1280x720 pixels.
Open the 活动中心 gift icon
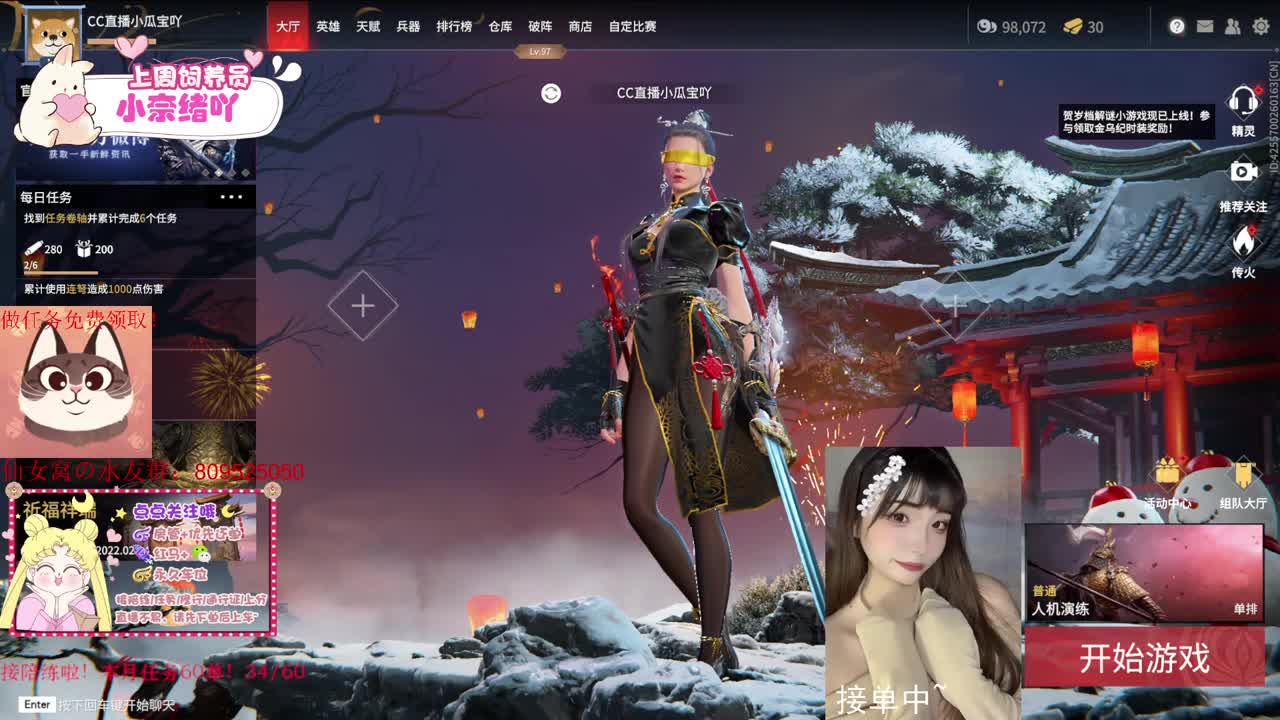coord(1165,474)
